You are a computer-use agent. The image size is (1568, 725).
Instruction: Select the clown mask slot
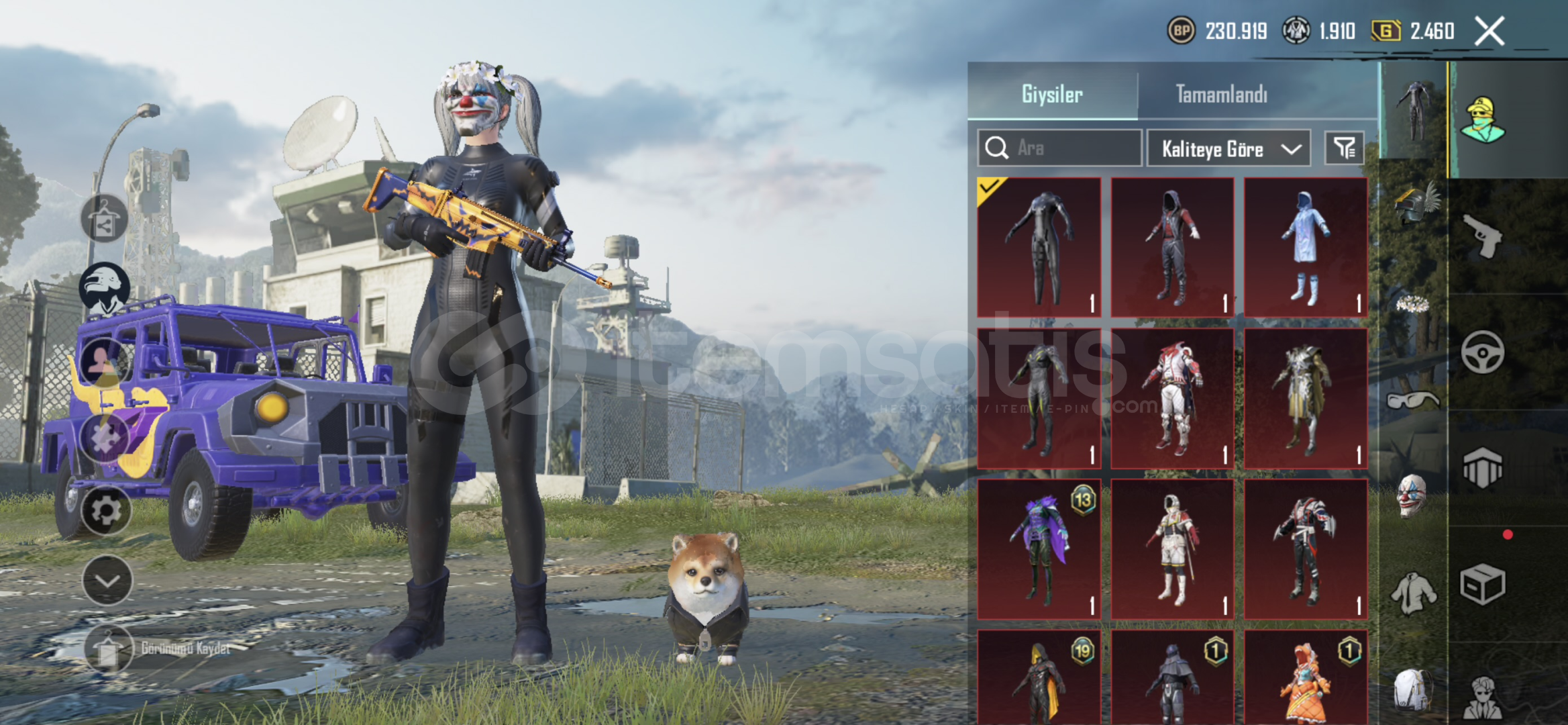click(1412, 495)
